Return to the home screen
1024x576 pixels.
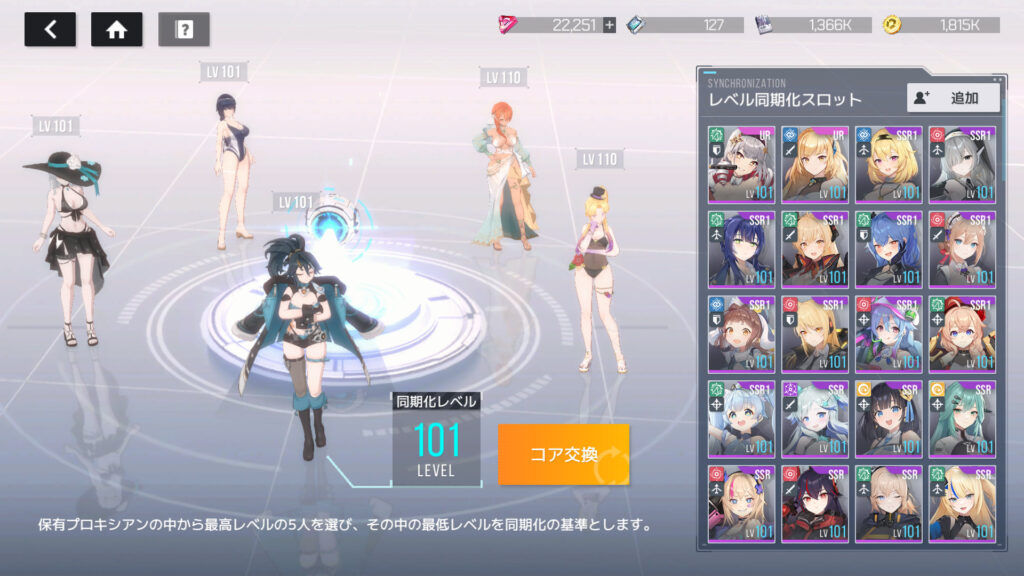point(116,29)
